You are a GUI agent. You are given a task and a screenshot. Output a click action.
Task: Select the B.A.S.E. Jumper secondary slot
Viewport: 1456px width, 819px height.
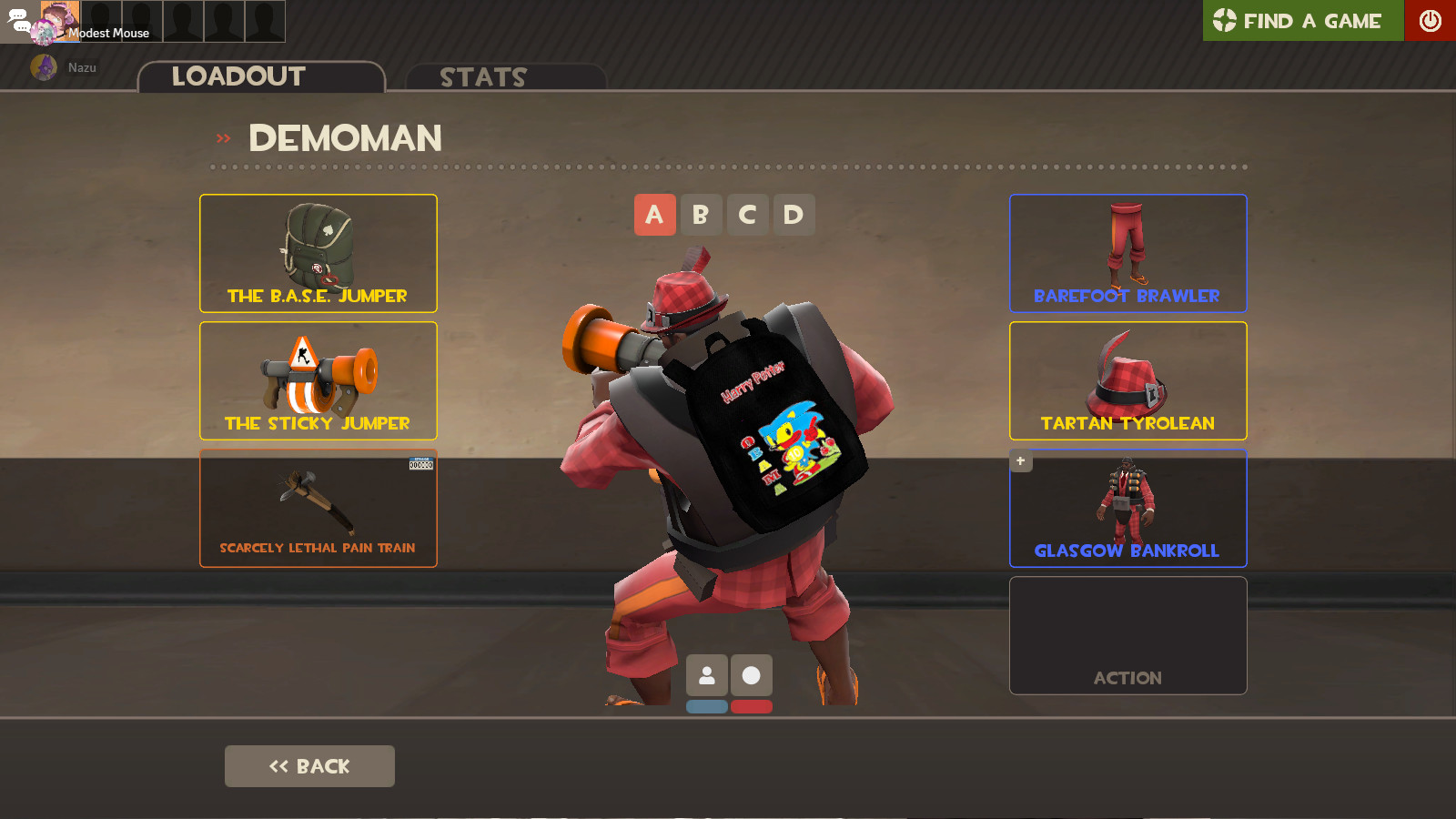click(318, 253)
